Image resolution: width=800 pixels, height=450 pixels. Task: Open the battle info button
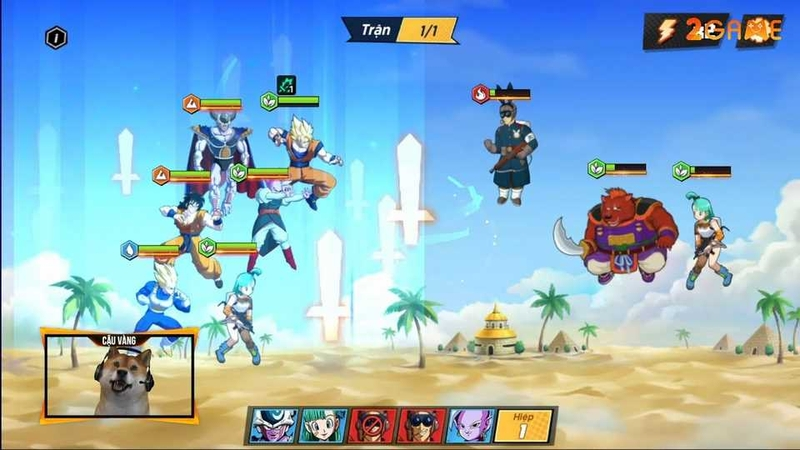(57, 38)
